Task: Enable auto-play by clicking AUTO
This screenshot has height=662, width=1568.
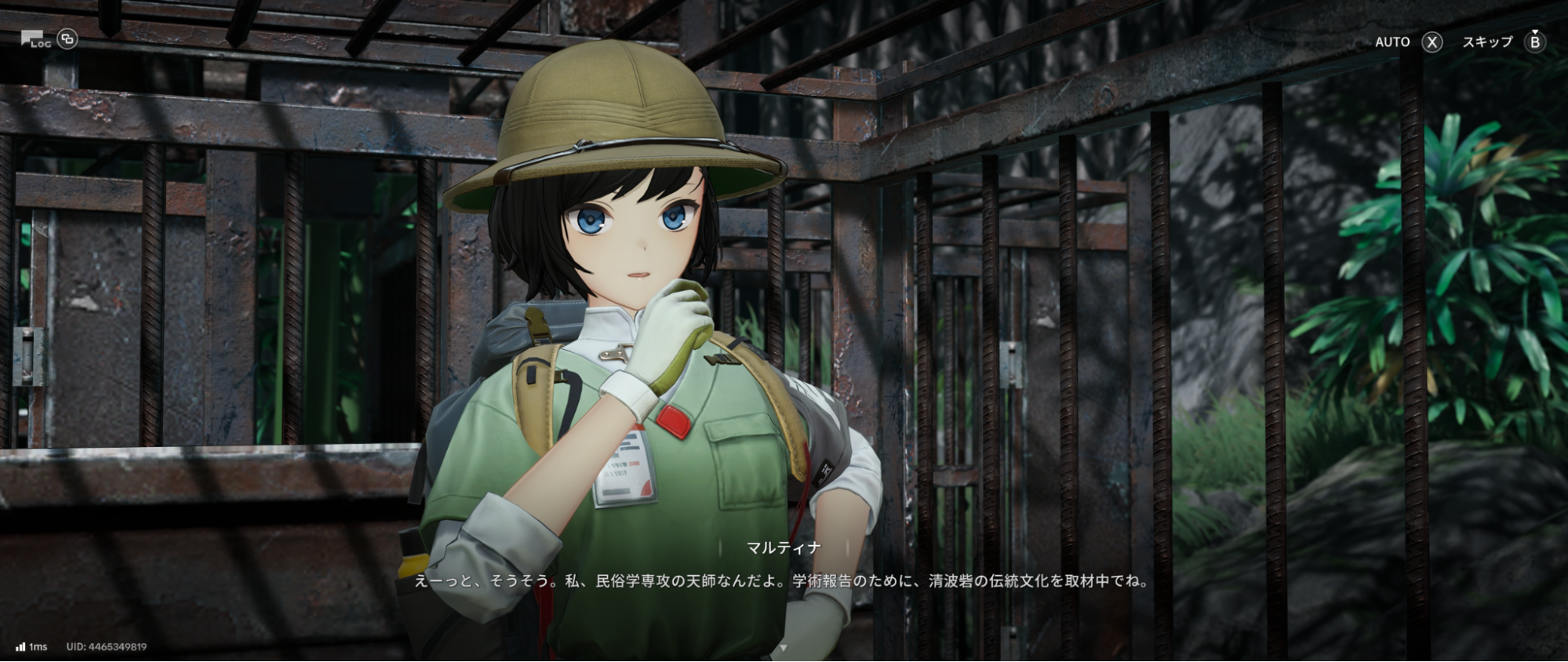Action: click(x=1392, y=42)
